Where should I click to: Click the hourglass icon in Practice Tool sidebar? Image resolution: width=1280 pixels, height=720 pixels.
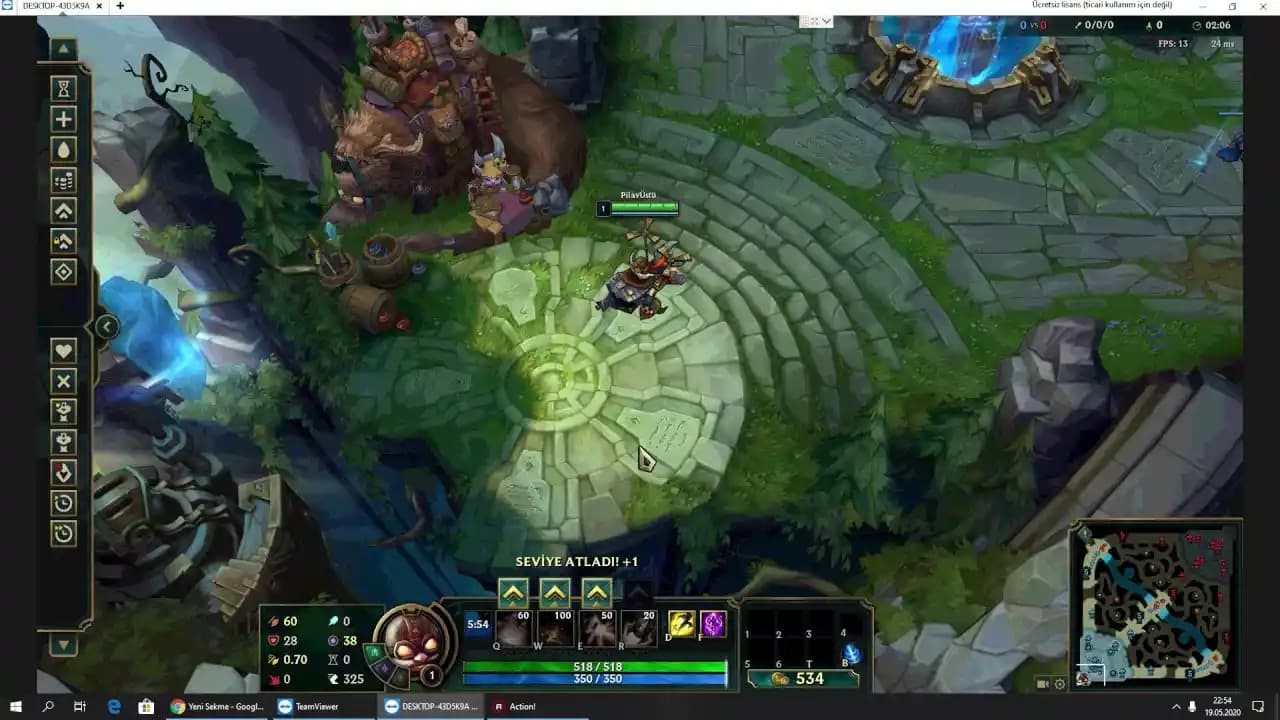point(63,88)
